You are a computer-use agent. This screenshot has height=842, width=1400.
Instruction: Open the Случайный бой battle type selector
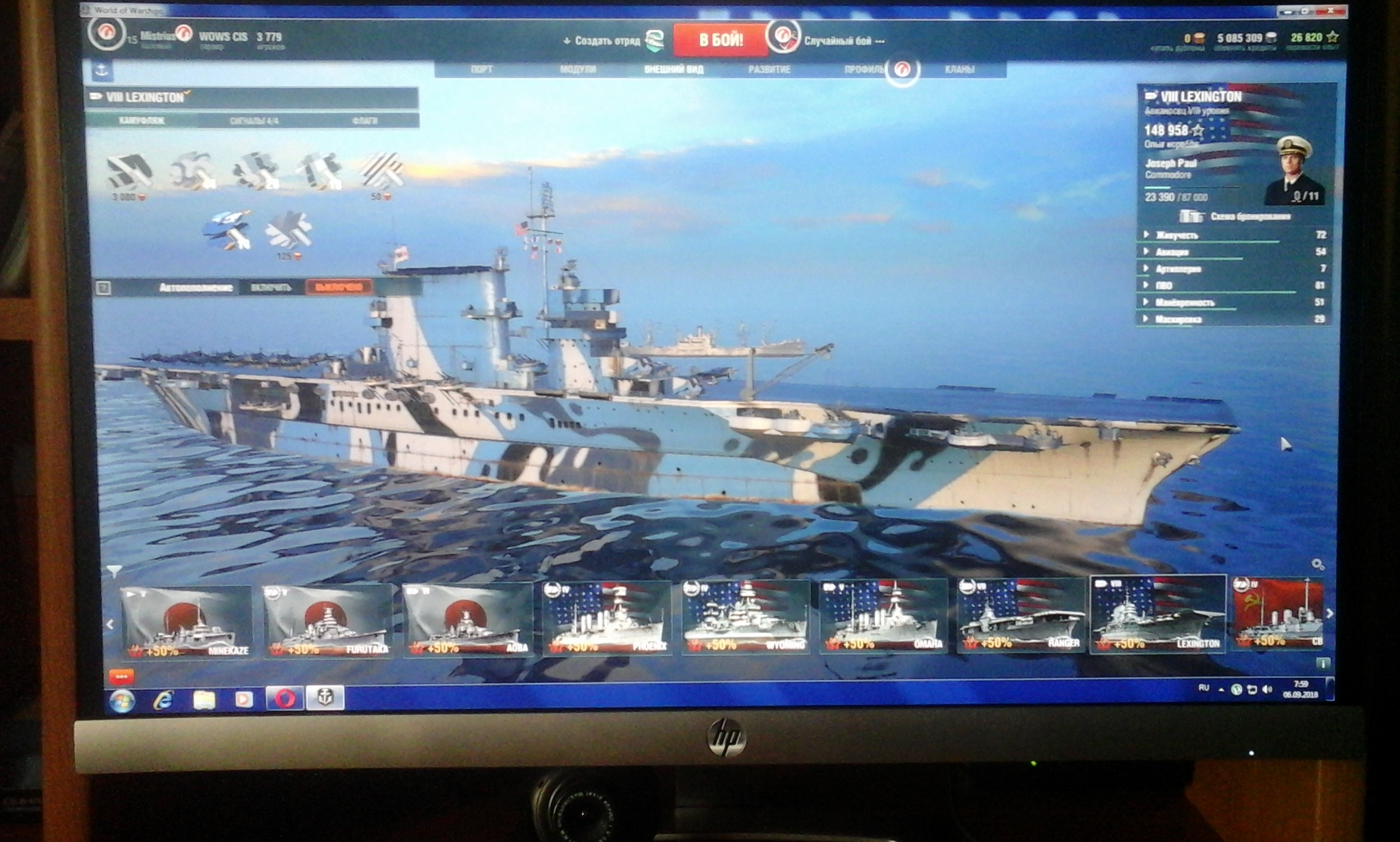click(838, 41)
